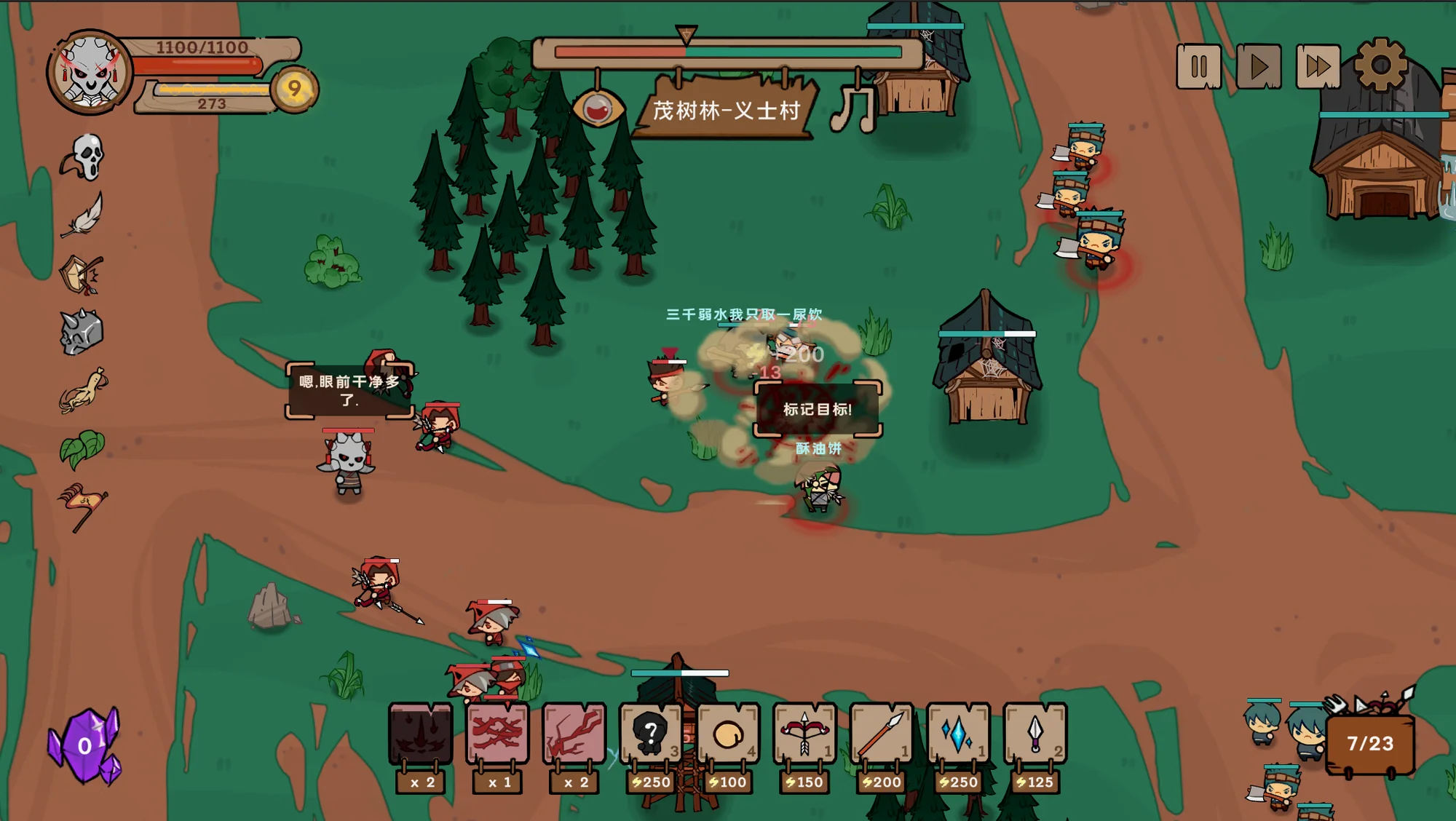Select the ginseng root relic
Viewport: 1456px width, 821px height.
83,391
